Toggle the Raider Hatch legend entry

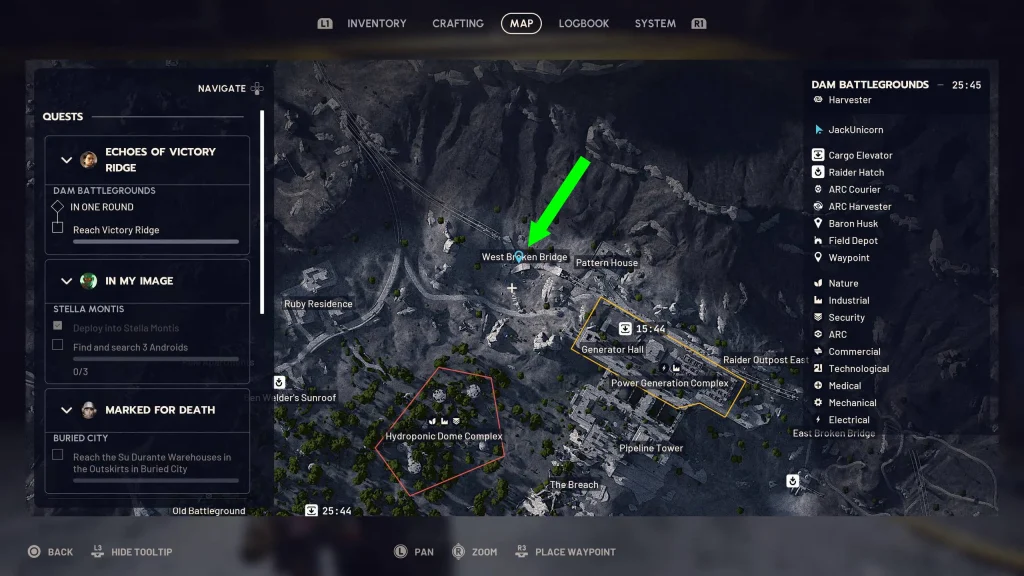[856, 172]
